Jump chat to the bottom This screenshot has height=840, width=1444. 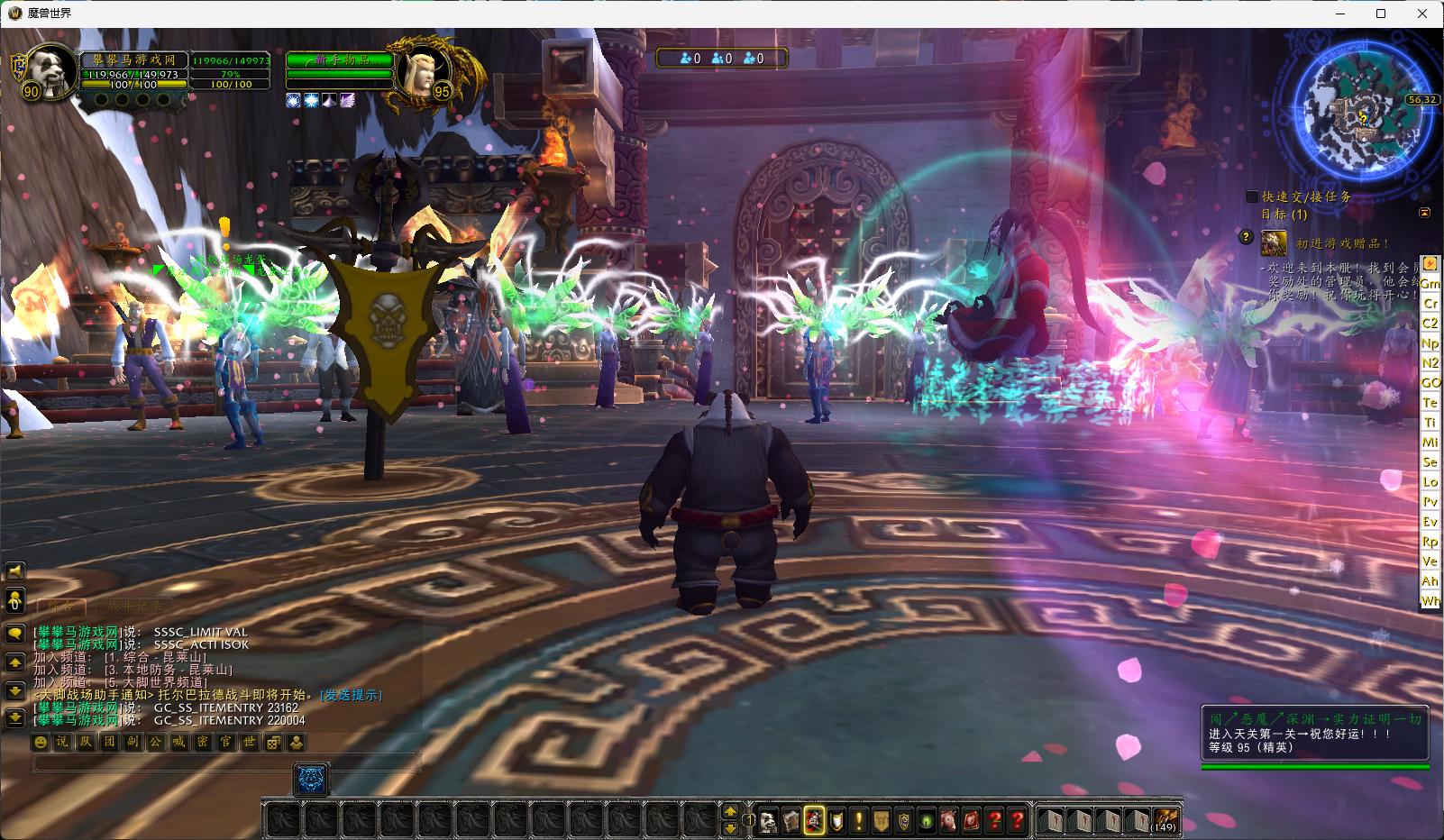(x=14, y=718)
